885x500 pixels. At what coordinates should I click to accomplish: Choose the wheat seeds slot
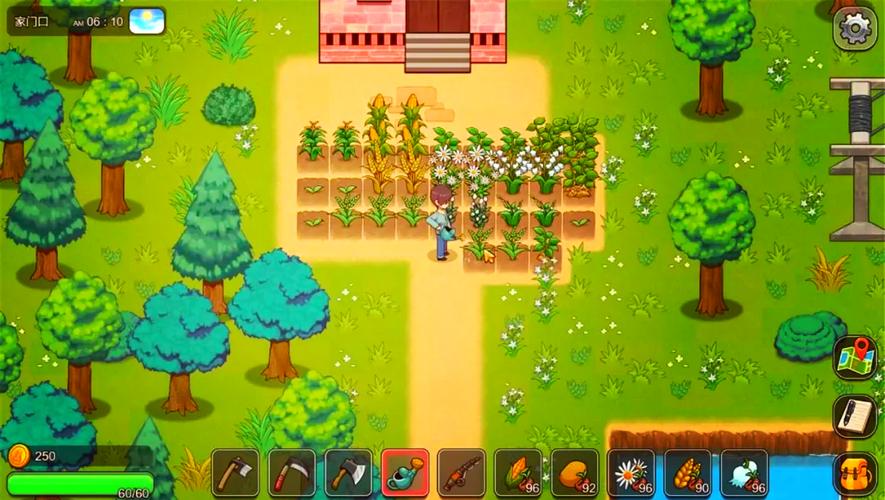click(688, 473)
